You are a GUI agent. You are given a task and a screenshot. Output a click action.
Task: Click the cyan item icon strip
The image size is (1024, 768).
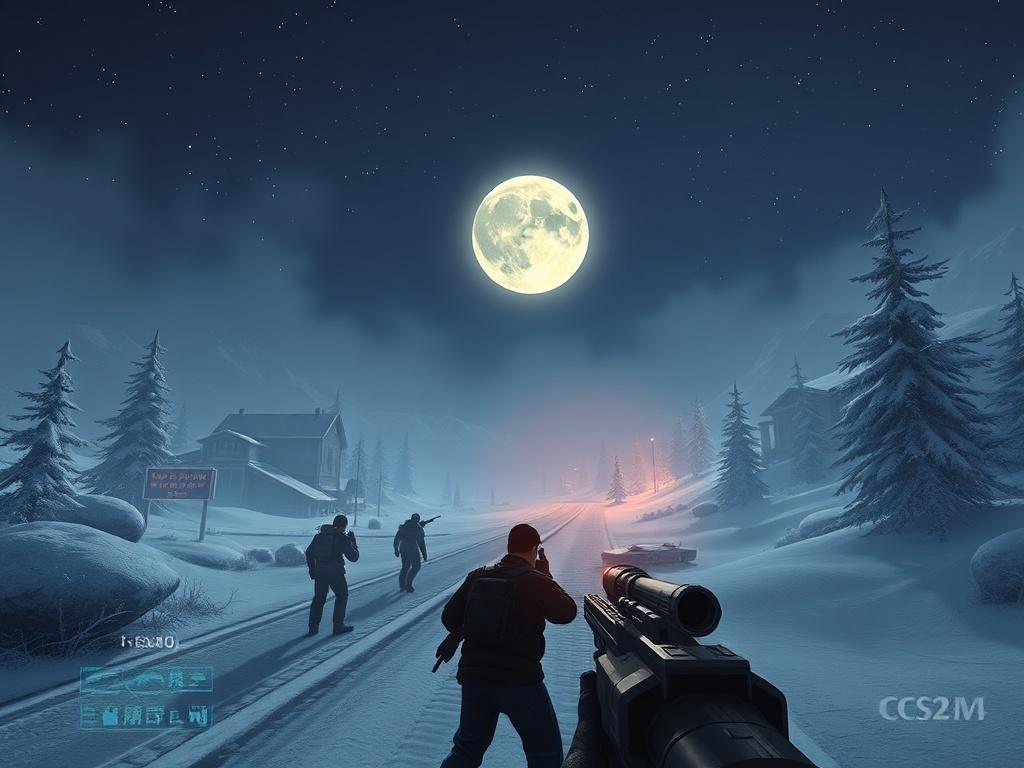(146, 714)
